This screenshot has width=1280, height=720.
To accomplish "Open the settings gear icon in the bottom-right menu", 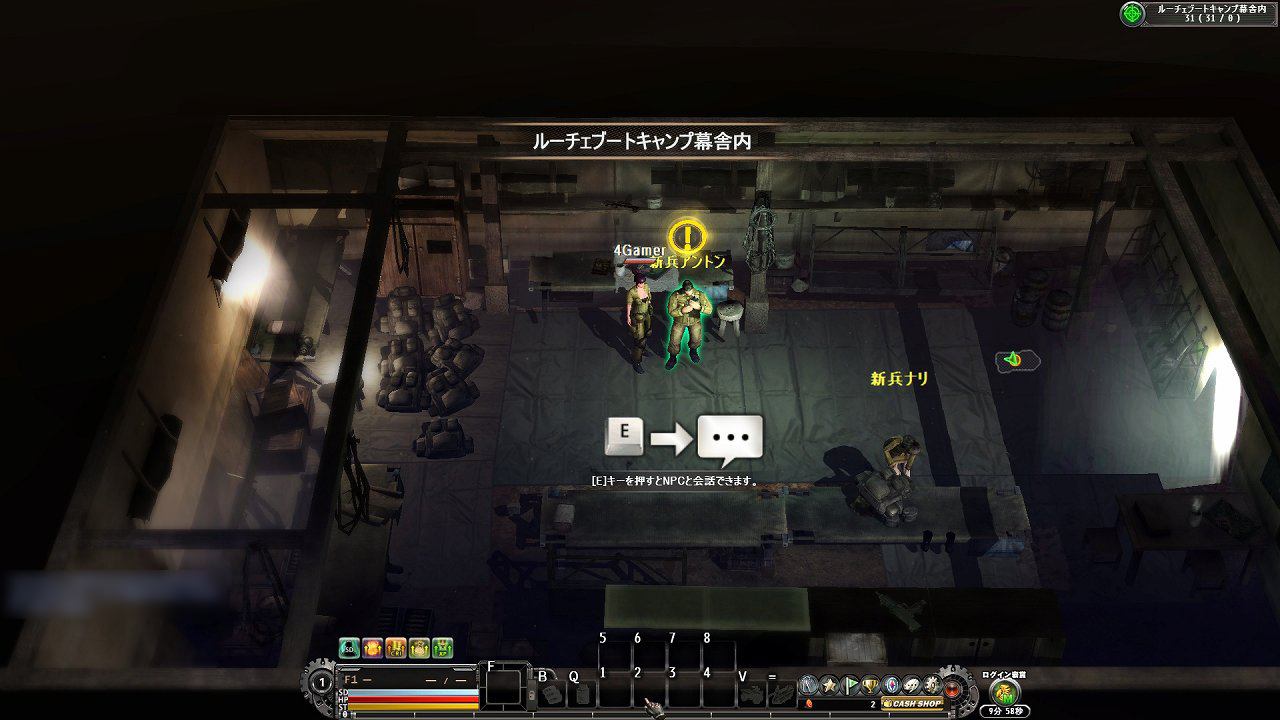I will coord(931,685).
